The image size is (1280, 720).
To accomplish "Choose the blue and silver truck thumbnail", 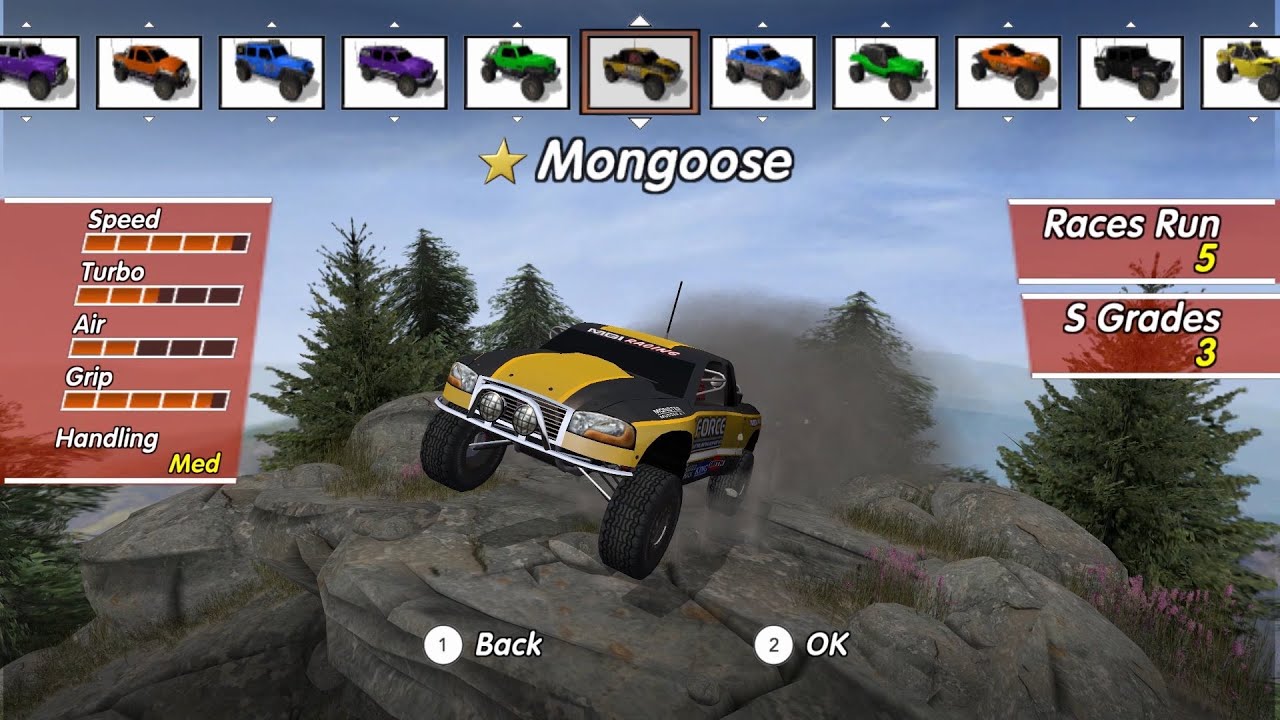I will [763, 72].
